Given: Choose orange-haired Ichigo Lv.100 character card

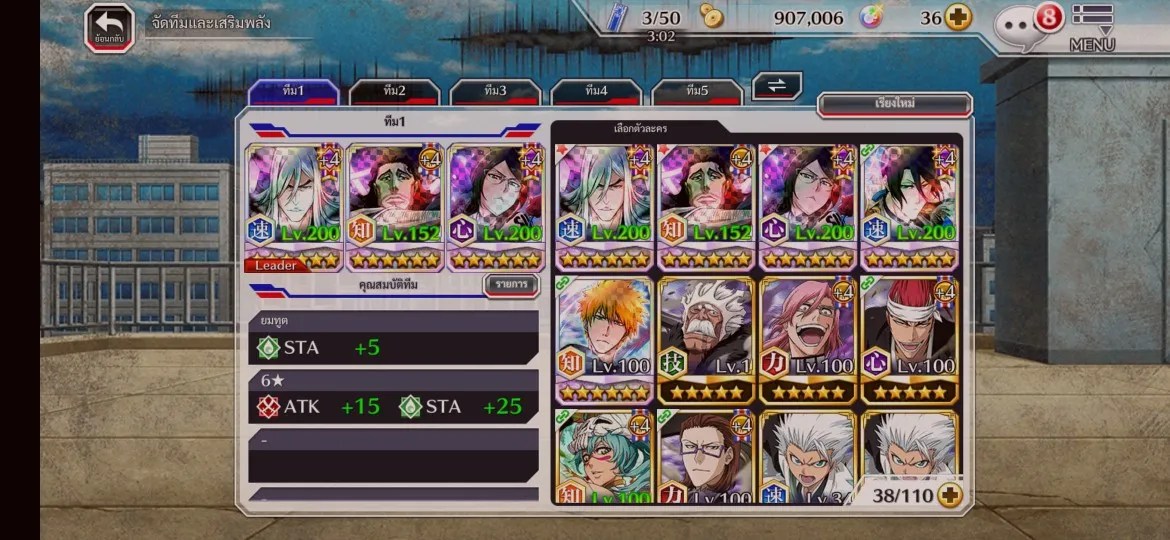Looking at the screenshot, I should coord(605,340).
